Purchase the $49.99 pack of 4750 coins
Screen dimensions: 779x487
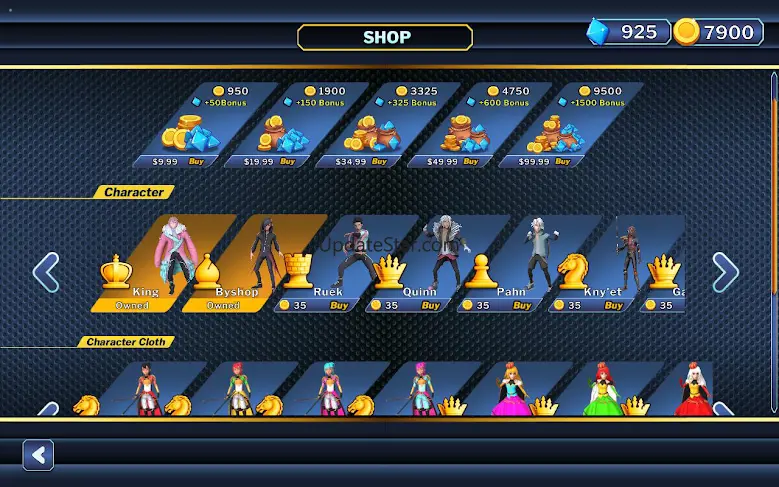pyautogui.click(x=470, y=161)
